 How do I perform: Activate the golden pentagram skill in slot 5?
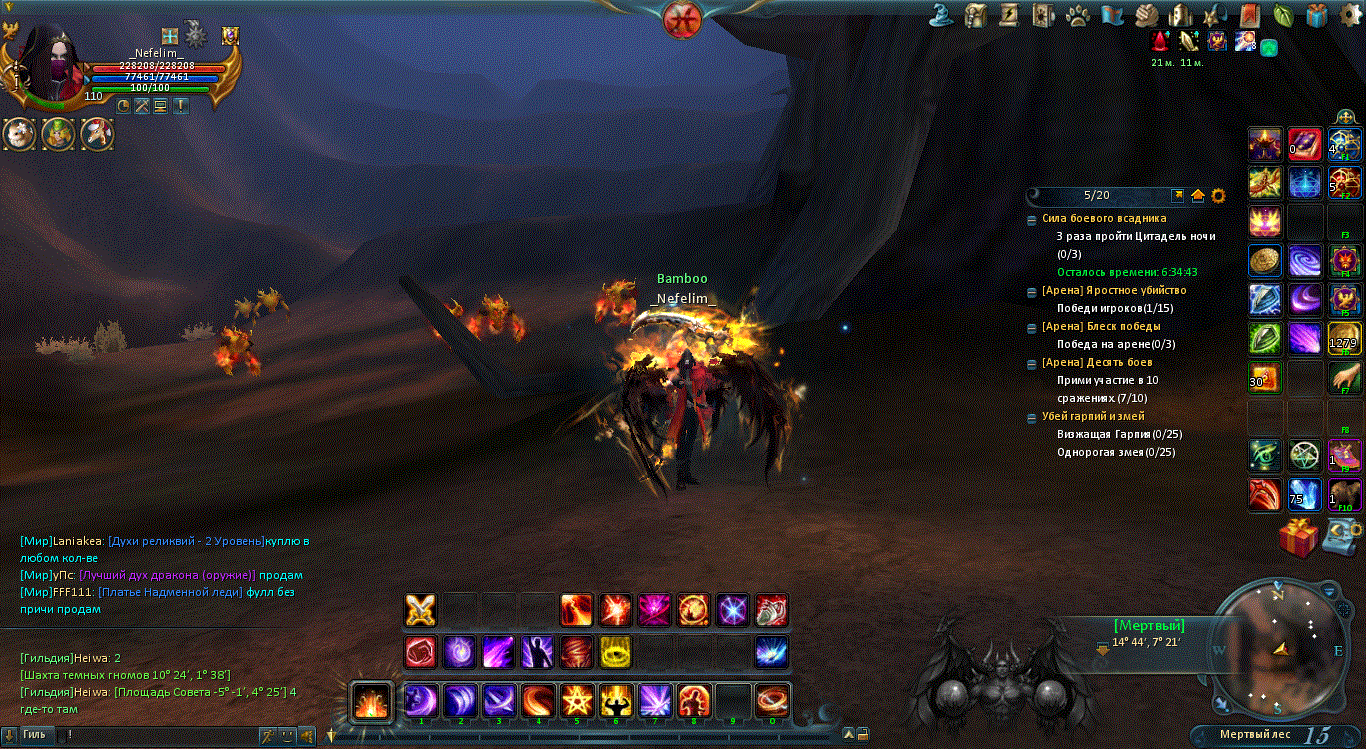click(577, 700)
